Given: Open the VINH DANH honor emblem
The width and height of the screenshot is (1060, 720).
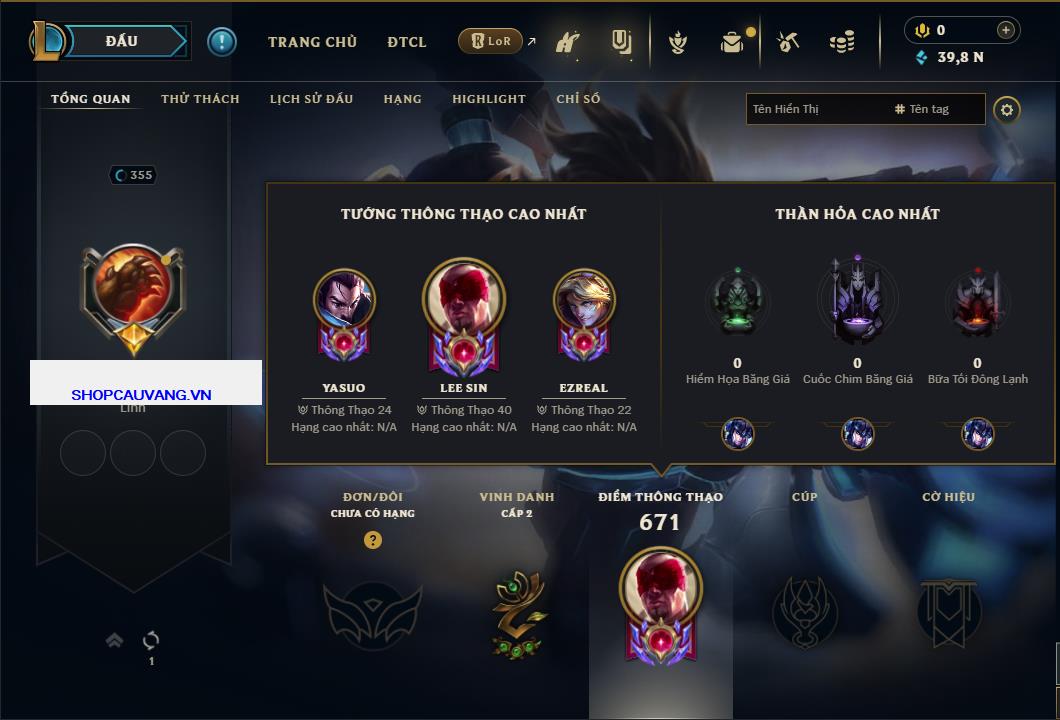Looking at the screenshot, I should tap(517, 615).
